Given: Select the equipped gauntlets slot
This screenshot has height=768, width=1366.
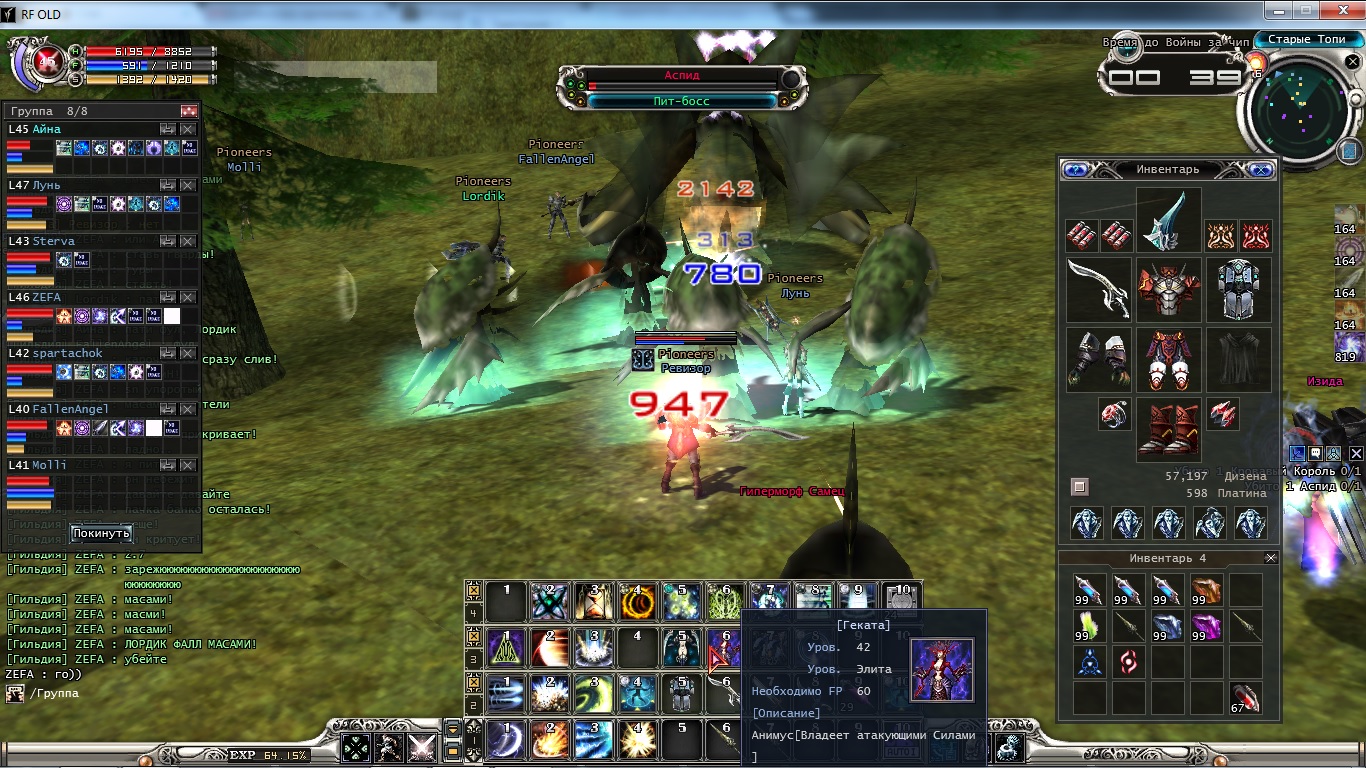Looking at the screenshot, I should pyautogui.click(x=1098, y=359).
